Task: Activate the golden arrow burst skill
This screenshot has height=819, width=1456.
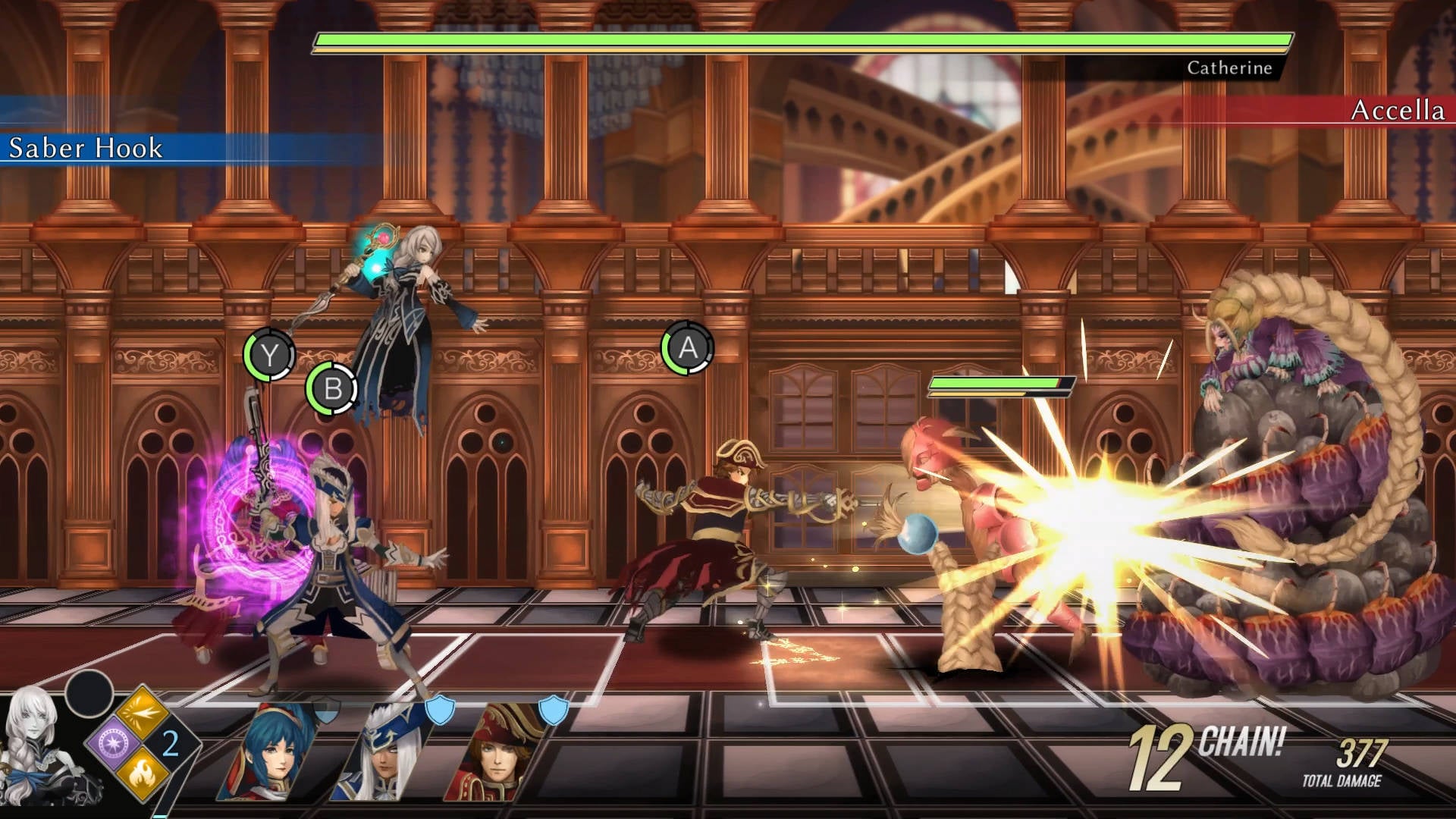Action: pos(142,713)
